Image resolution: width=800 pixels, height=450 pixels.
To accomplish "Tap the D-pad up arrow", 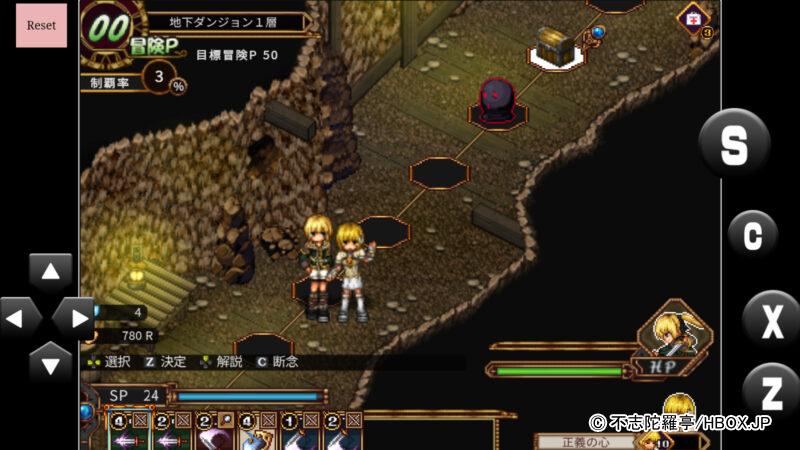I will pyautogui.click(x=50, y=272).
